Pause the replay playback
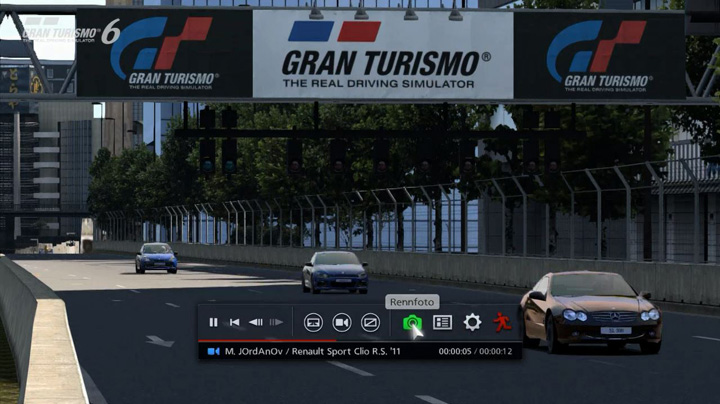This screenshot has height=404, width=720. (x=213, y=322)
